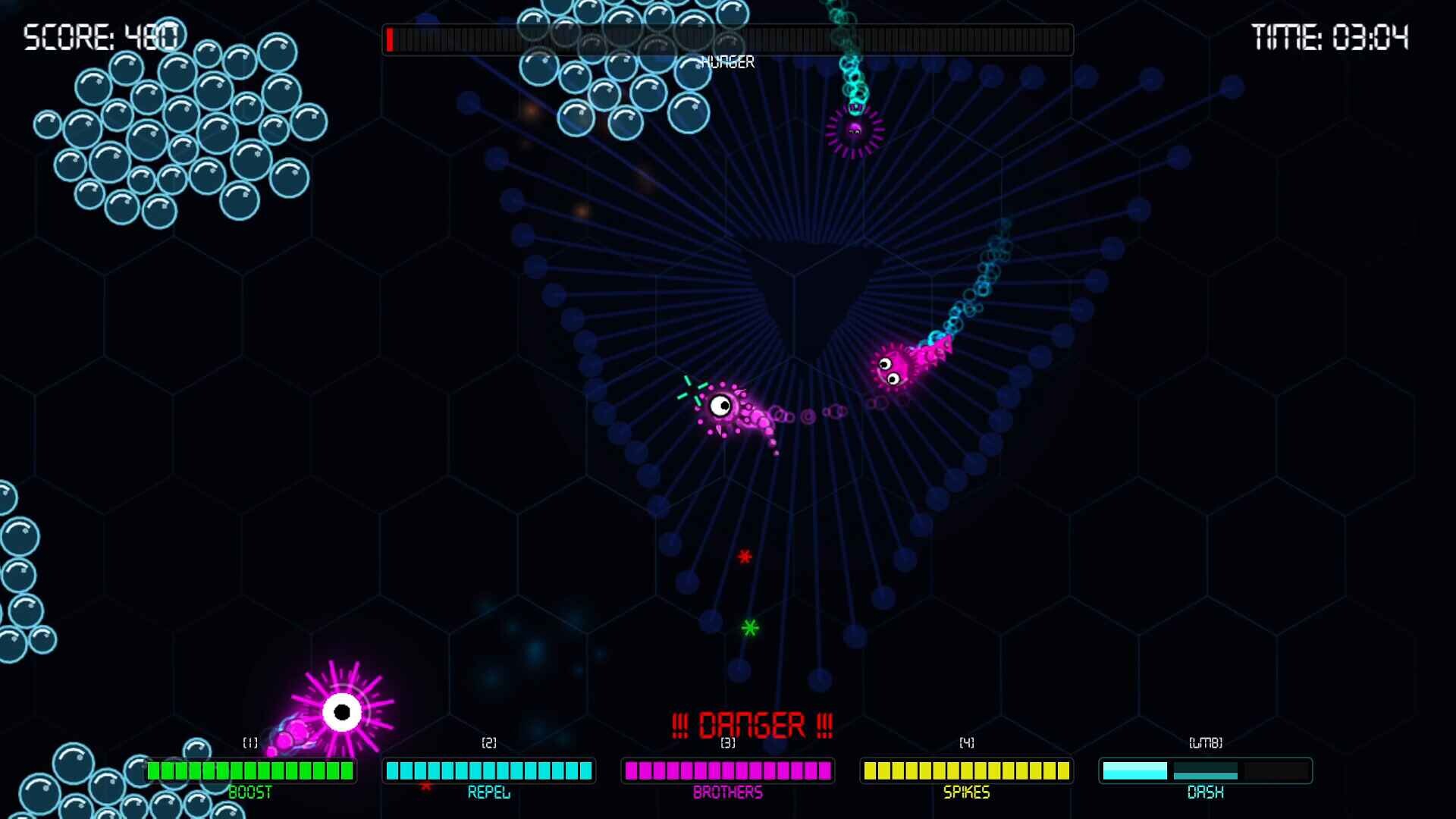This screenshot has width=1456, height=819.
Task: Click the green star pickup
Action: click(x=749, y=628)
